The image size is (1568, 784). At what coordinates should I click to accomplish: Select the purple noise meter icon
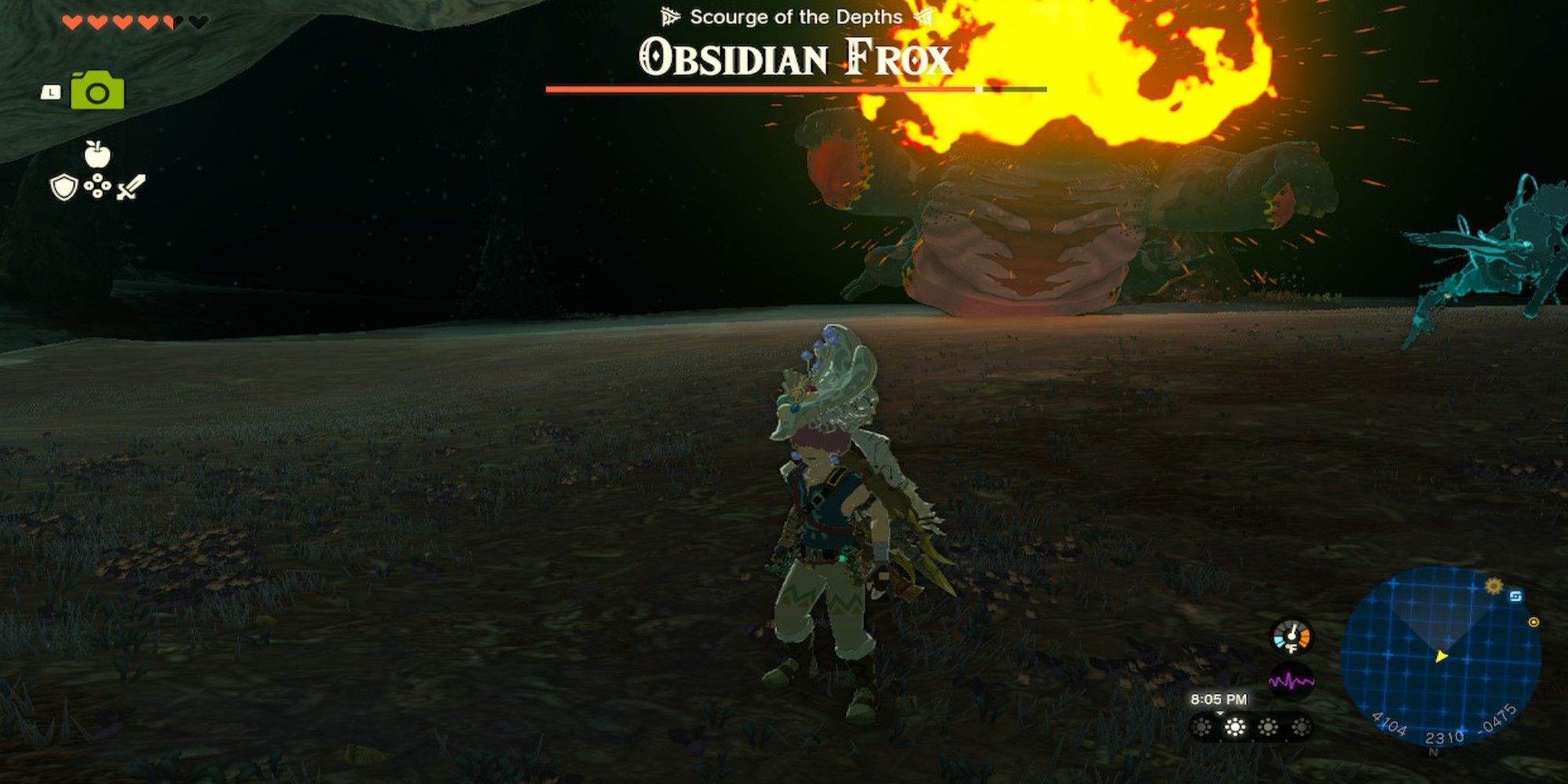click(1291, 681)
